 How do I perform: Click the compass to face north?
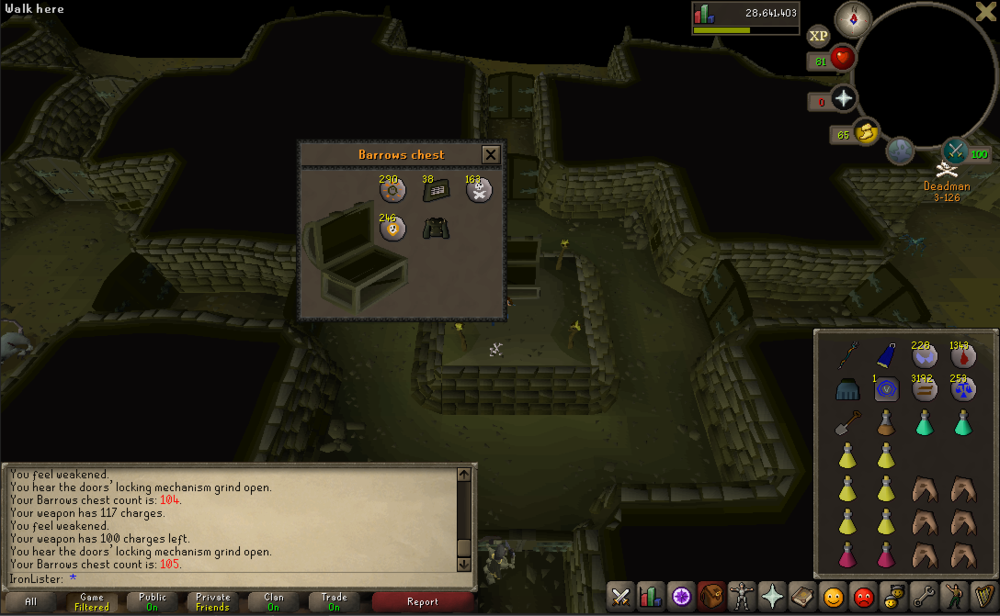coord(853,18)
